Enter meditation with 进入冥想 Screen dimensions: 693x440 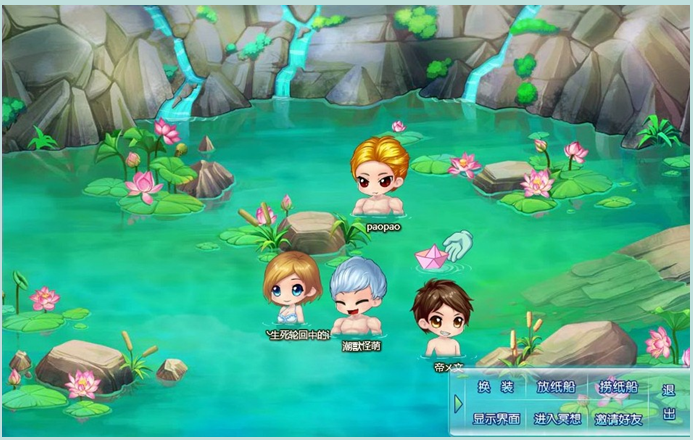pos(557,418)
